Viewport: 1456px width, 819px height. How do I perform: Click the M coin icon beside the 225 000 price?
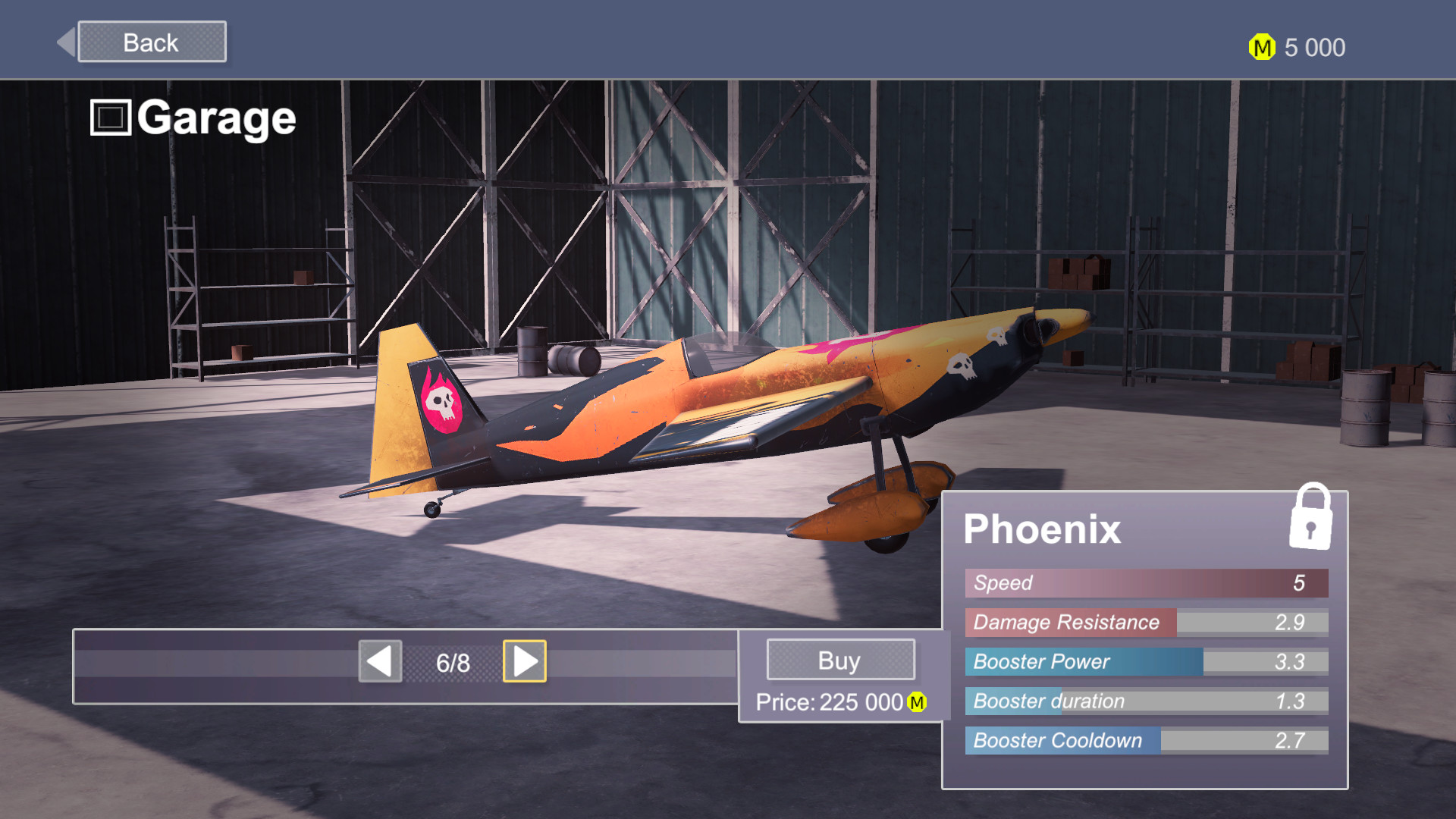click(x=916, y=704)
